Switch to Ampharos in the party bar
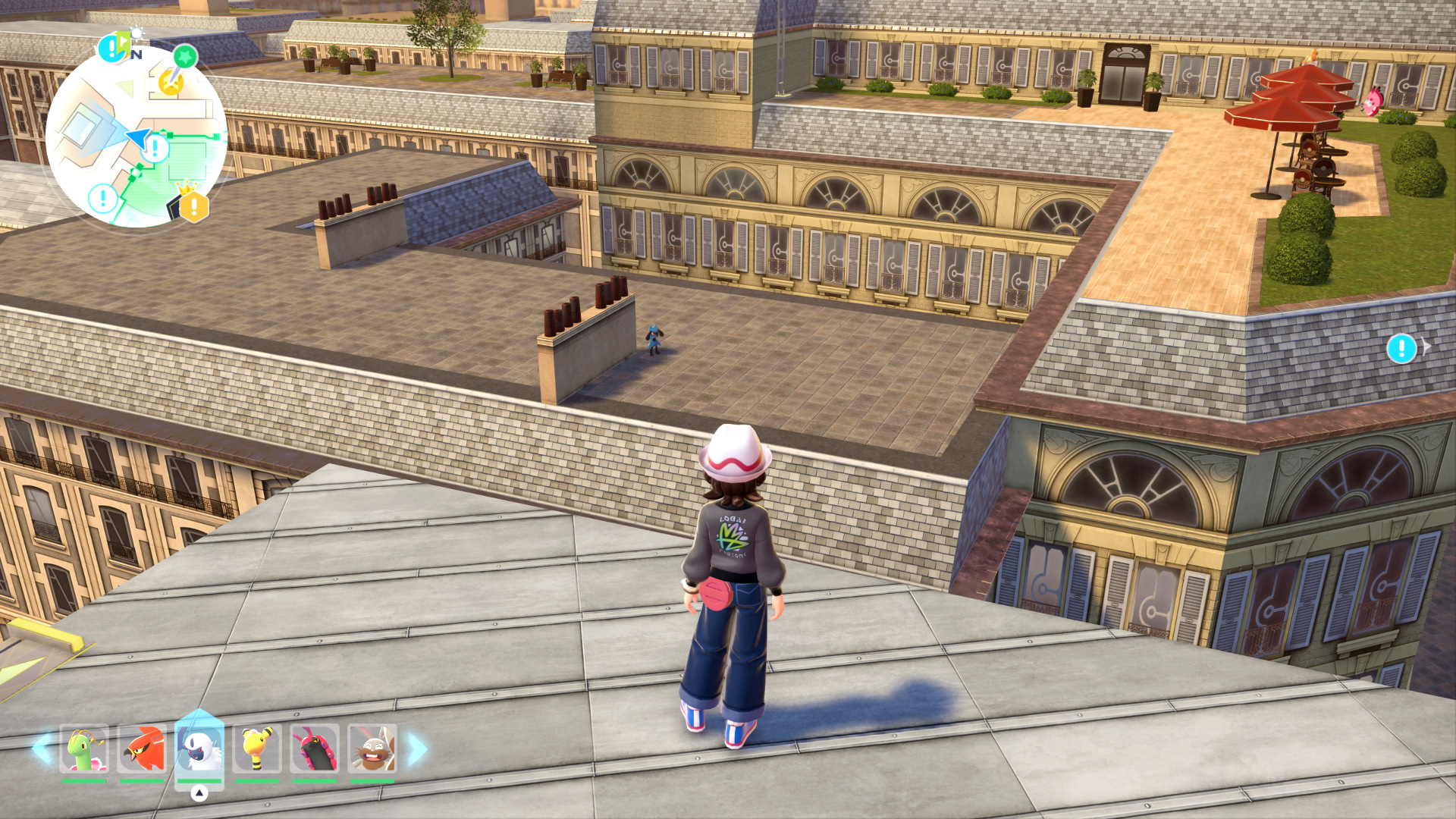The image size is (1456, 819). tap(257, 748)
